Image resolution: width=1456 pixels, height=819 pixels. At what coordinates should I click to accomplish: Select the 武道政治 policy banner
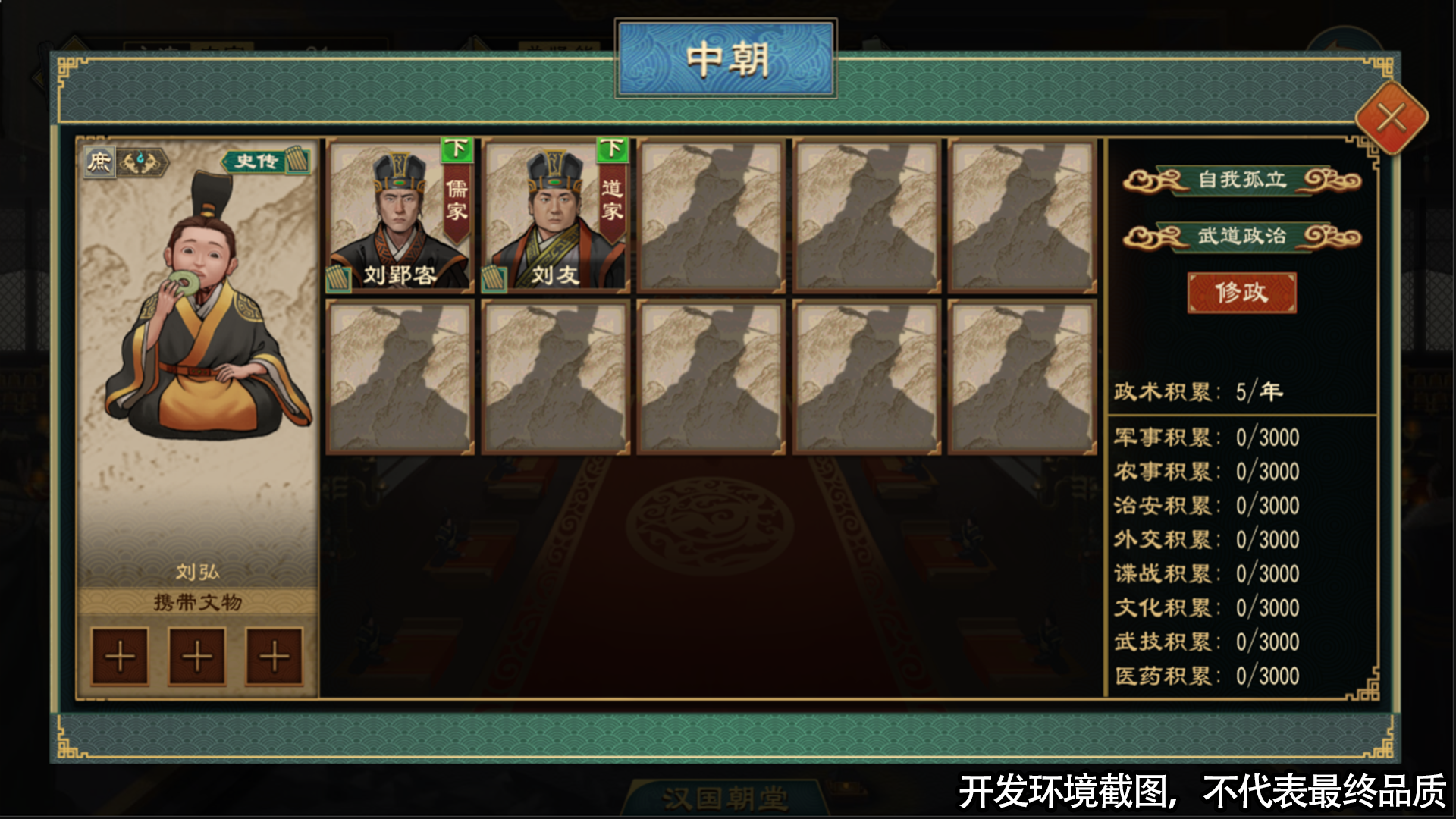(x=1241, y=236)
